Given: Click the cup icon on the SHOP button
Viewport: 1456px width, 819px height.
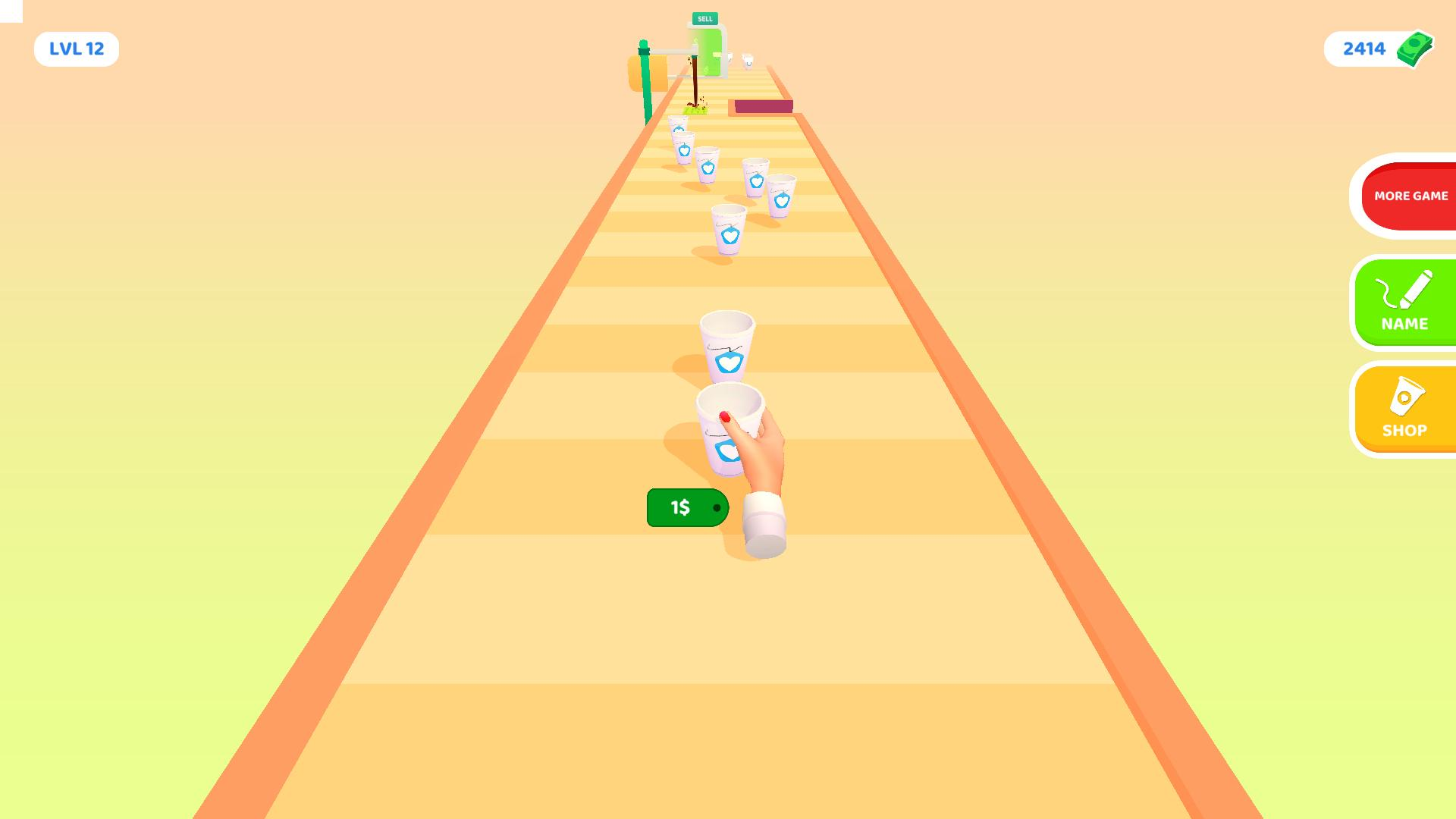Looking at the screenshot, I should 1407,396.
